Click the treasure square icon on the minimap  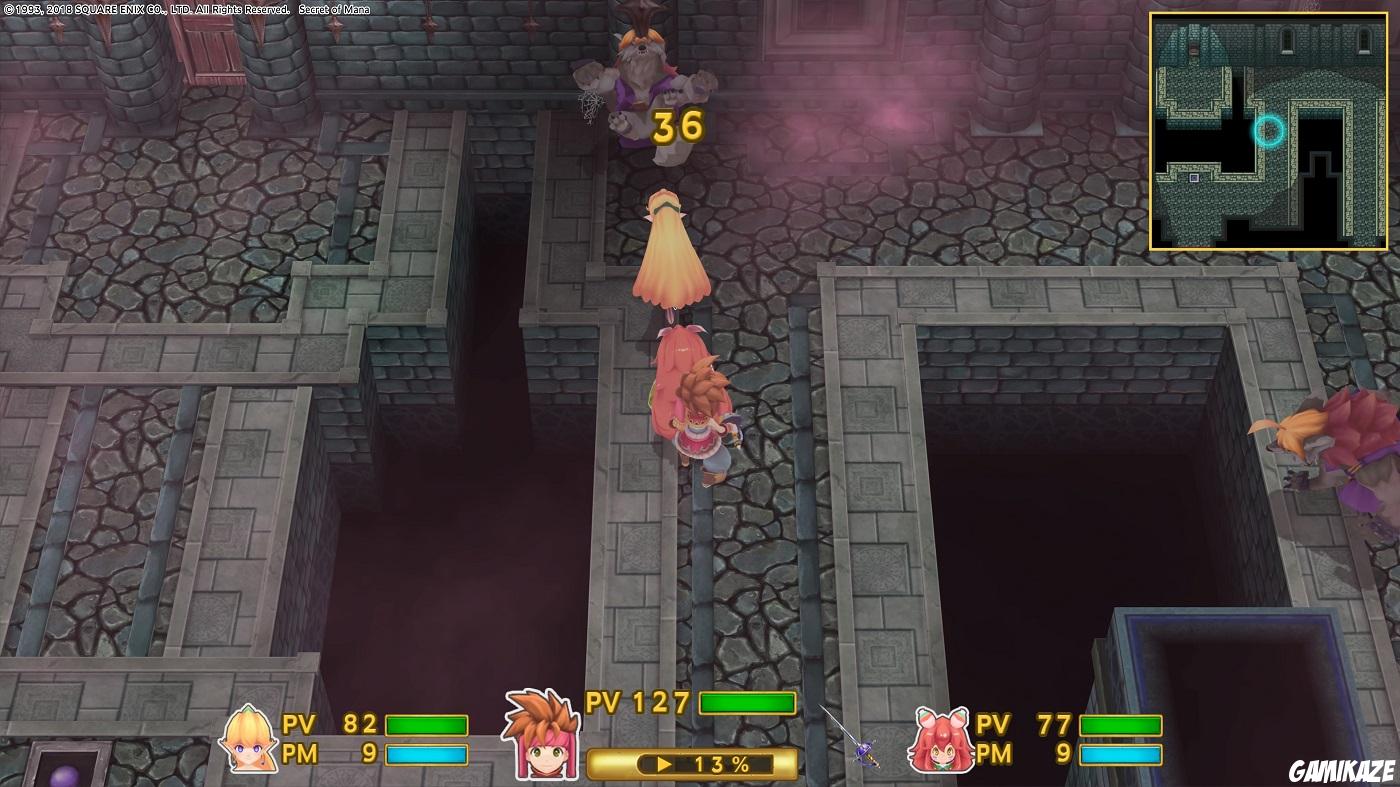coord(1194,178)
